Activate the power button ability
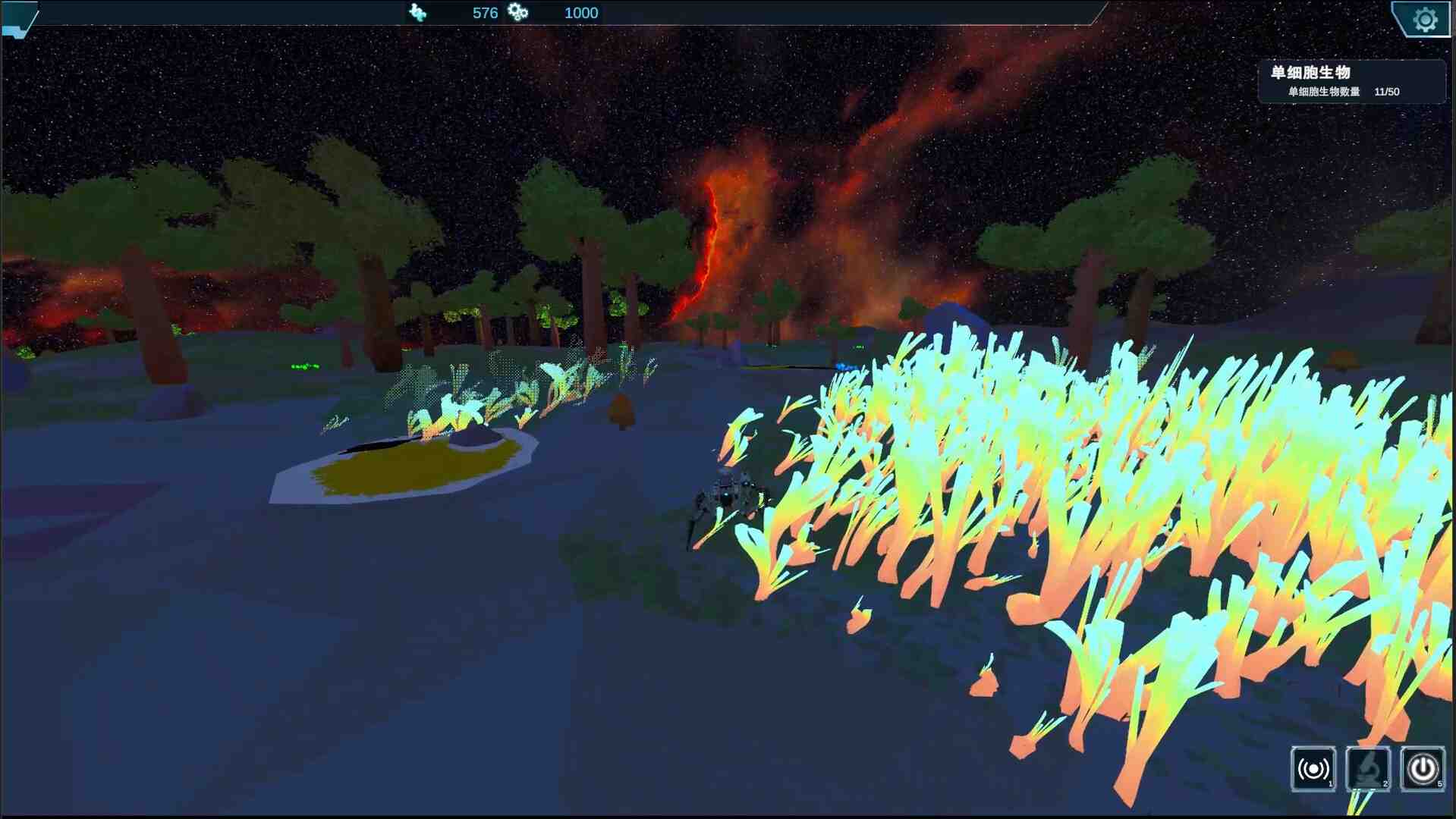 point(1422,768)
